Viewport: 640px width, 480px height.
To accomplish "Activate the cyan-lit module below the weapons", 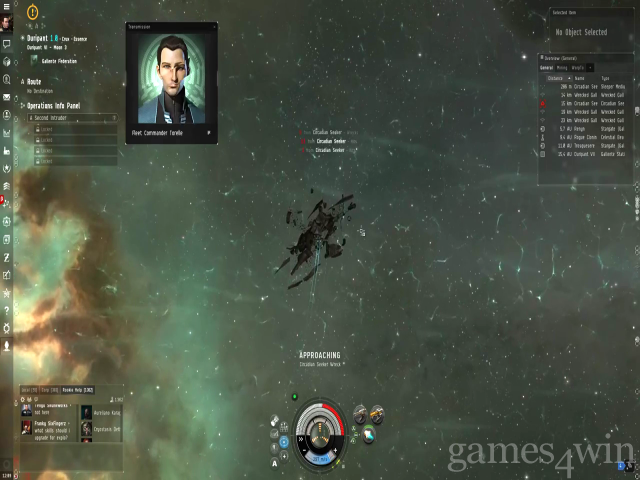I will point(368,432).
